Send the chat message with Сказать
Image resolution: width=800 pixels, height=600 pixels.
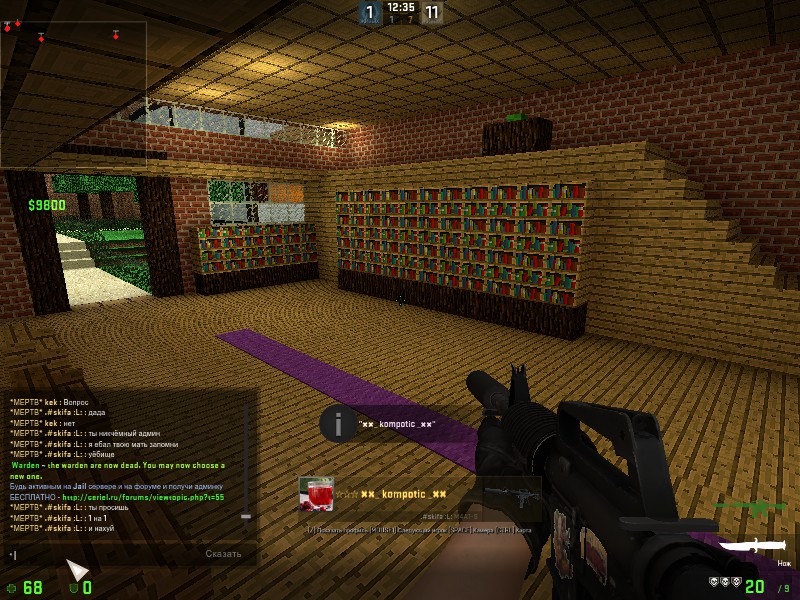pos(223,553)
